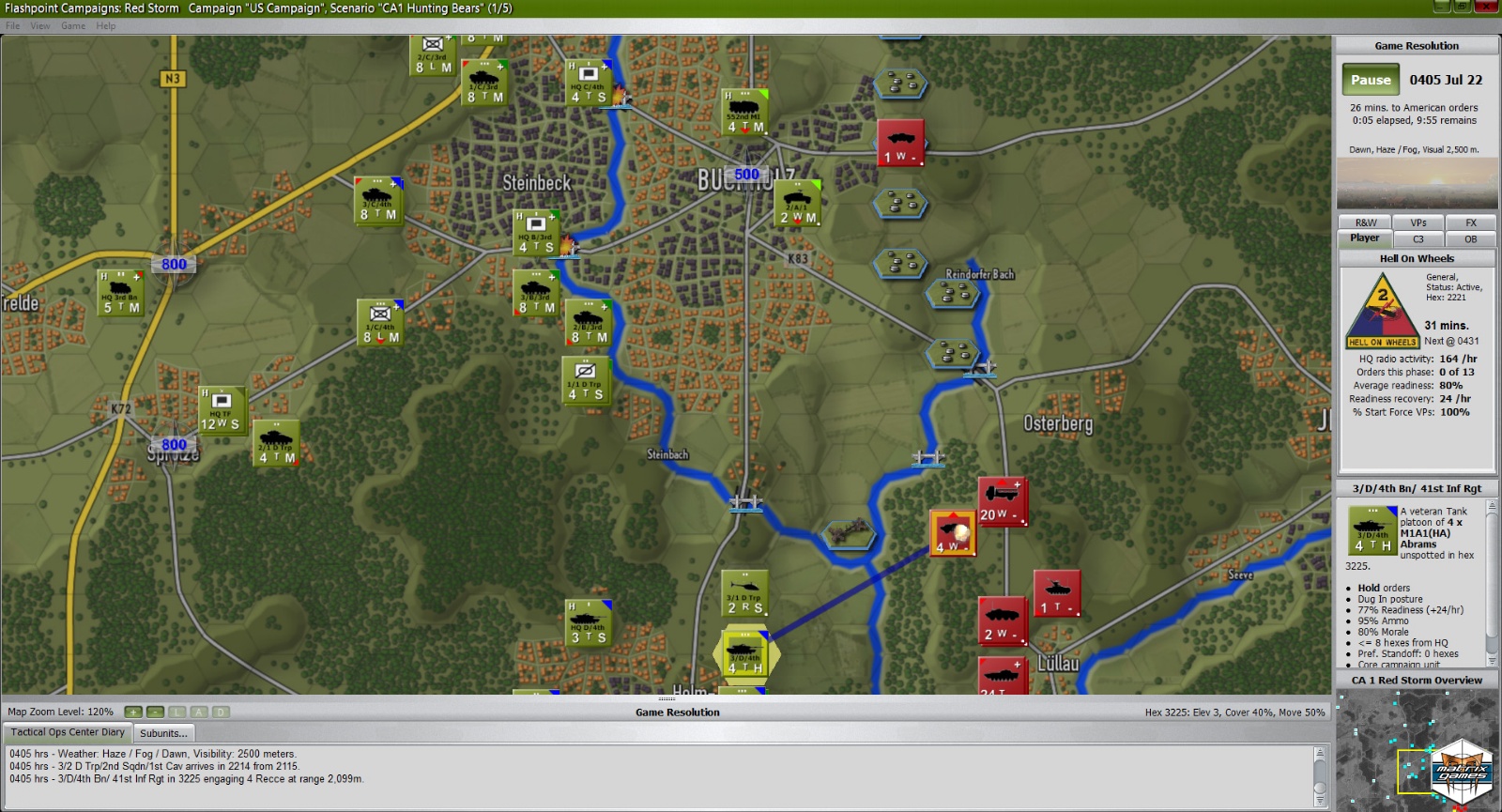Toggle the D map display button
This screenshot has width=1502, height=812.
222,712
